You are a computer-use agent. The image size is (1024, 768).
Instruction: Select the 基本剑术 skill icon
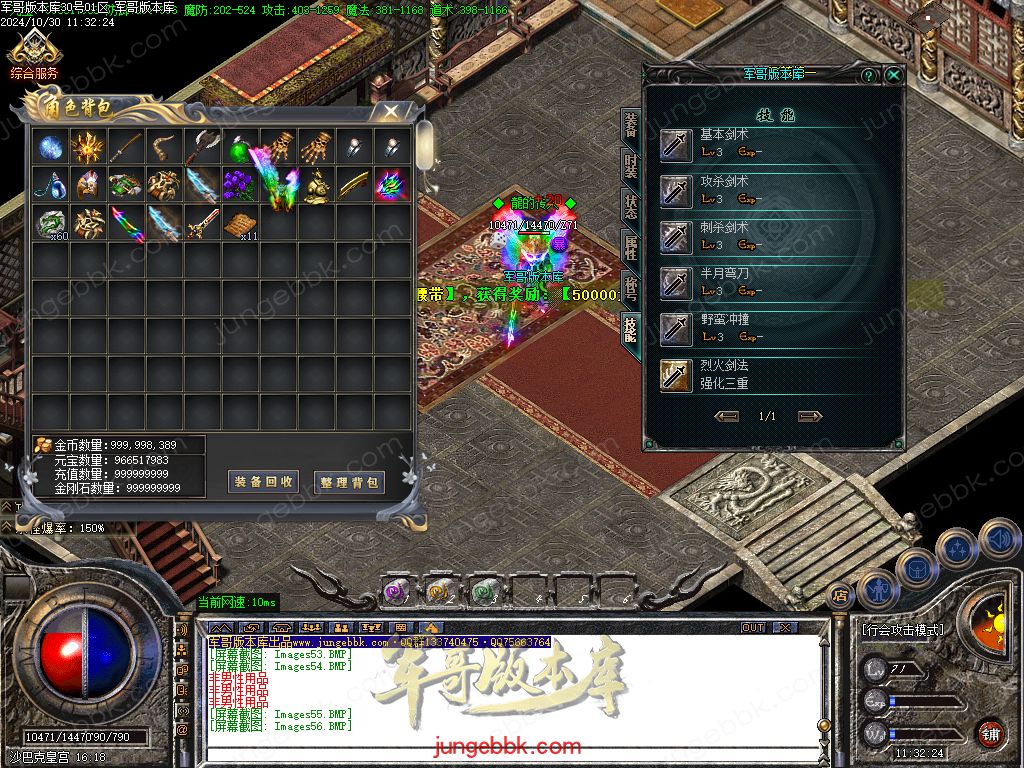coord(676,145)
